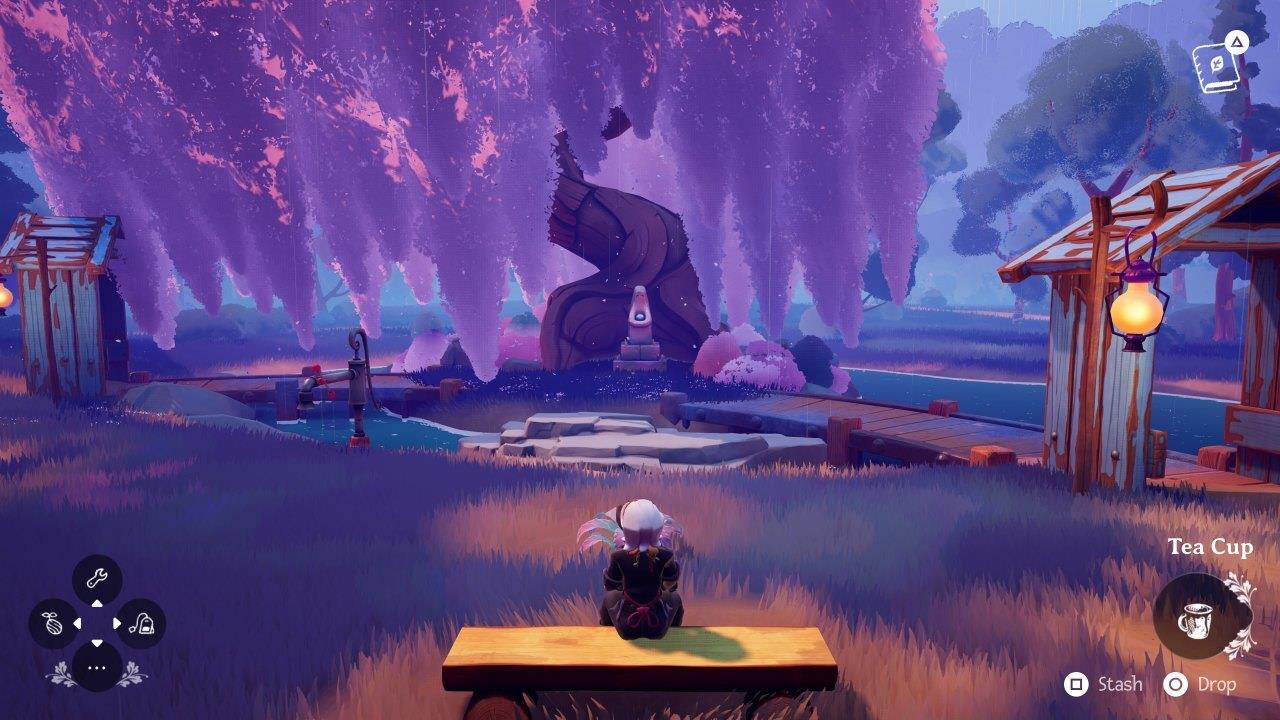Open the ellipsis options below the d-pad
This screenshot has width=1280, height=720.
tap(97, 667)
